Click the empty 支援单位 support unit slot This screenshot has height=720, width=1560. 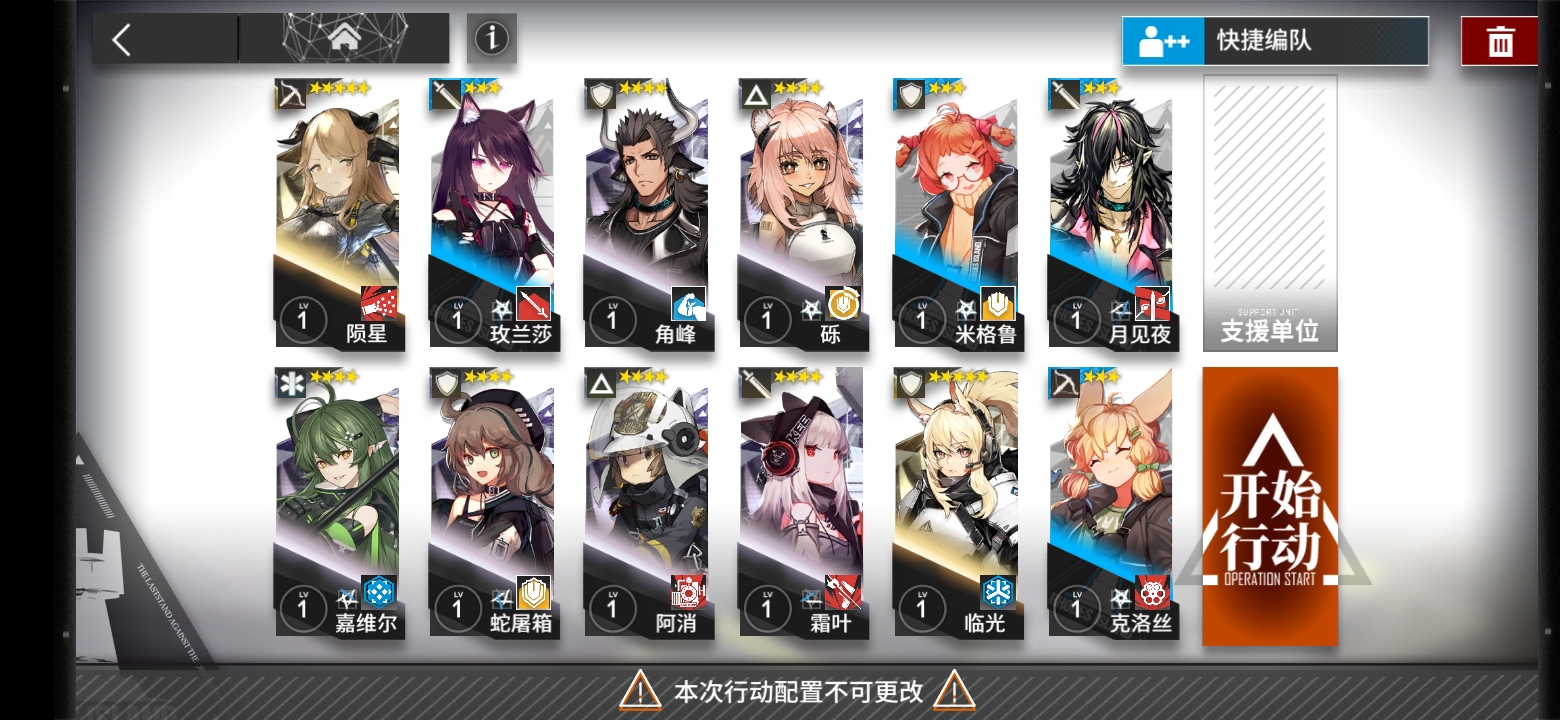pos(1269,210)
